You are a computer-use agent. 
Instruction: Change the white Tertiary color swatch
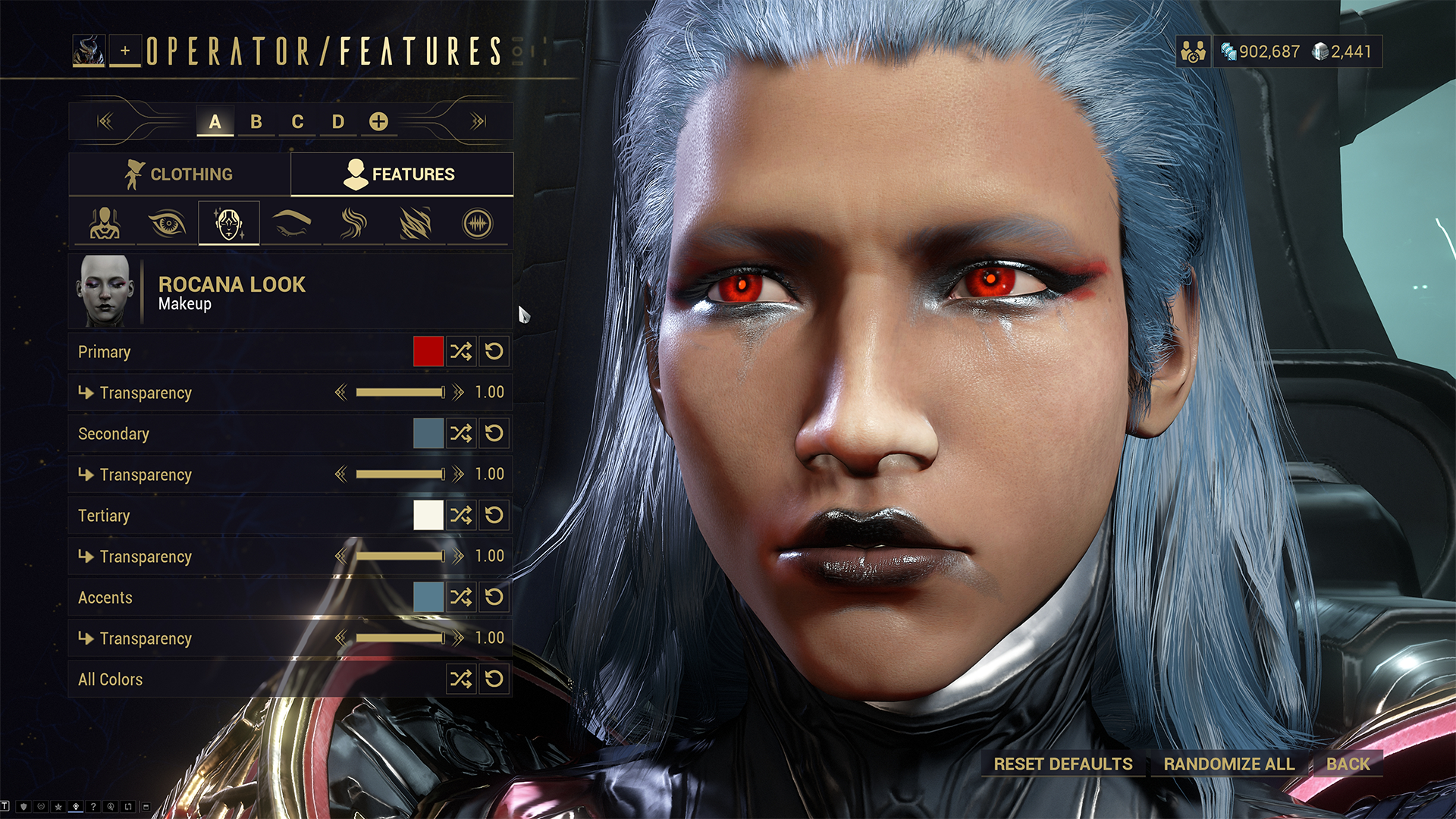click(x=428, y=515)
